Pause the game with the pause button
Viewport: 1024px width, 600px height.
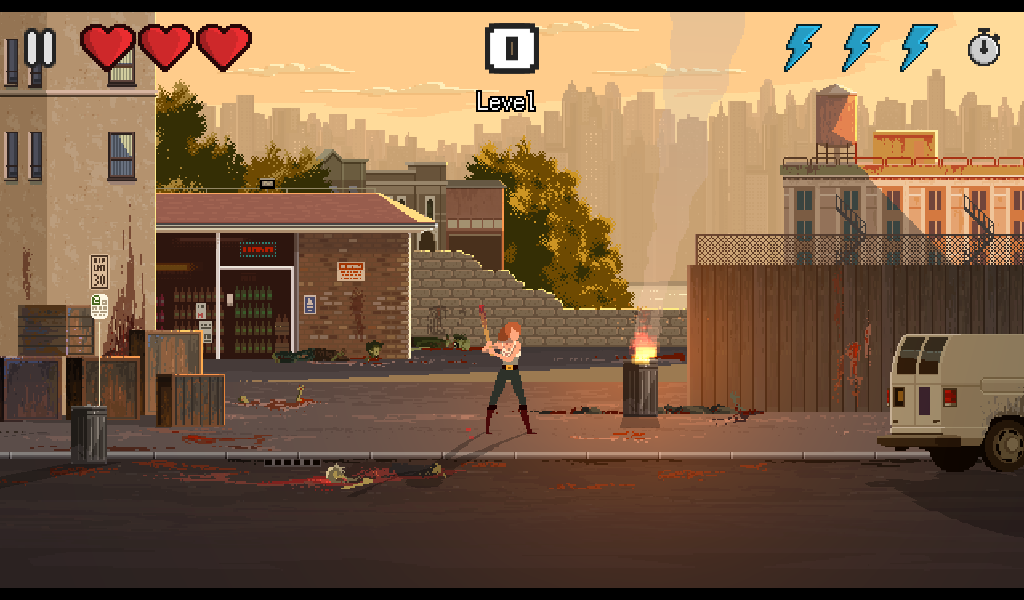[x=40, y=47]
